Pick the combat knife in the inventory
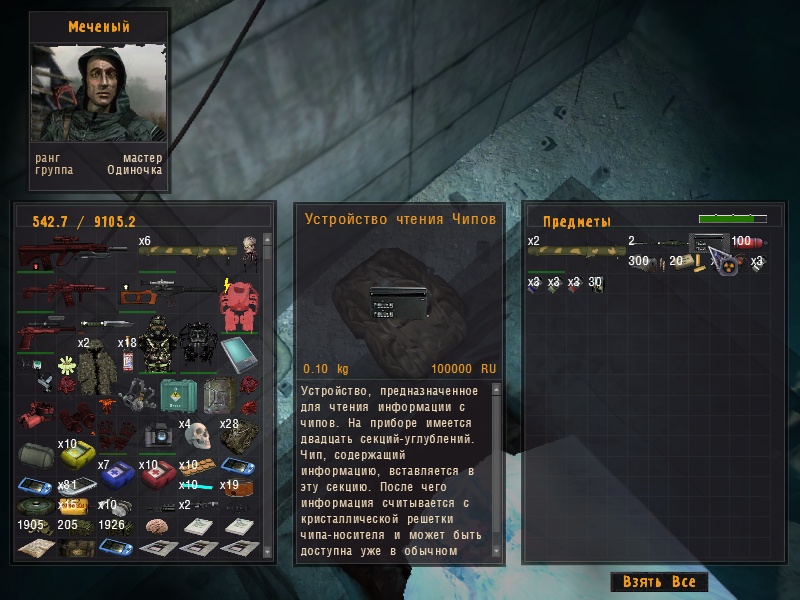Image resolution: width=800 pixels, height=600 pixels. coord(107,325)
